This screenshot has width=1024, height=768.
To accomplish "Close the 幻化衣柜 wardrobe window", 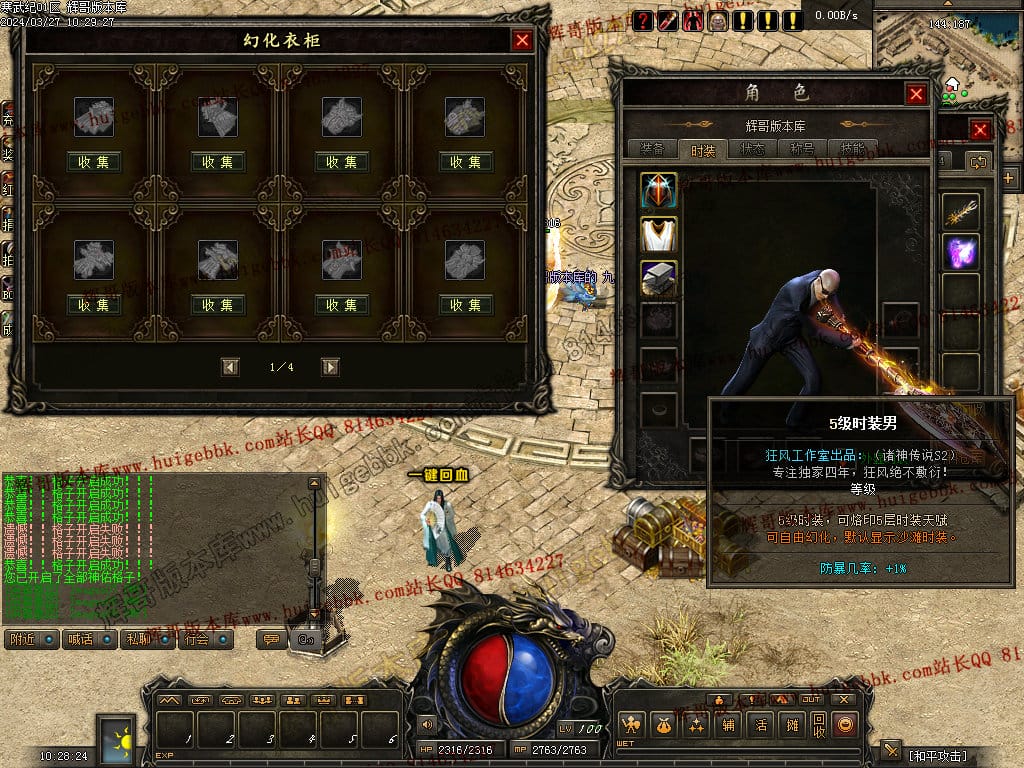I will point(522,40).
